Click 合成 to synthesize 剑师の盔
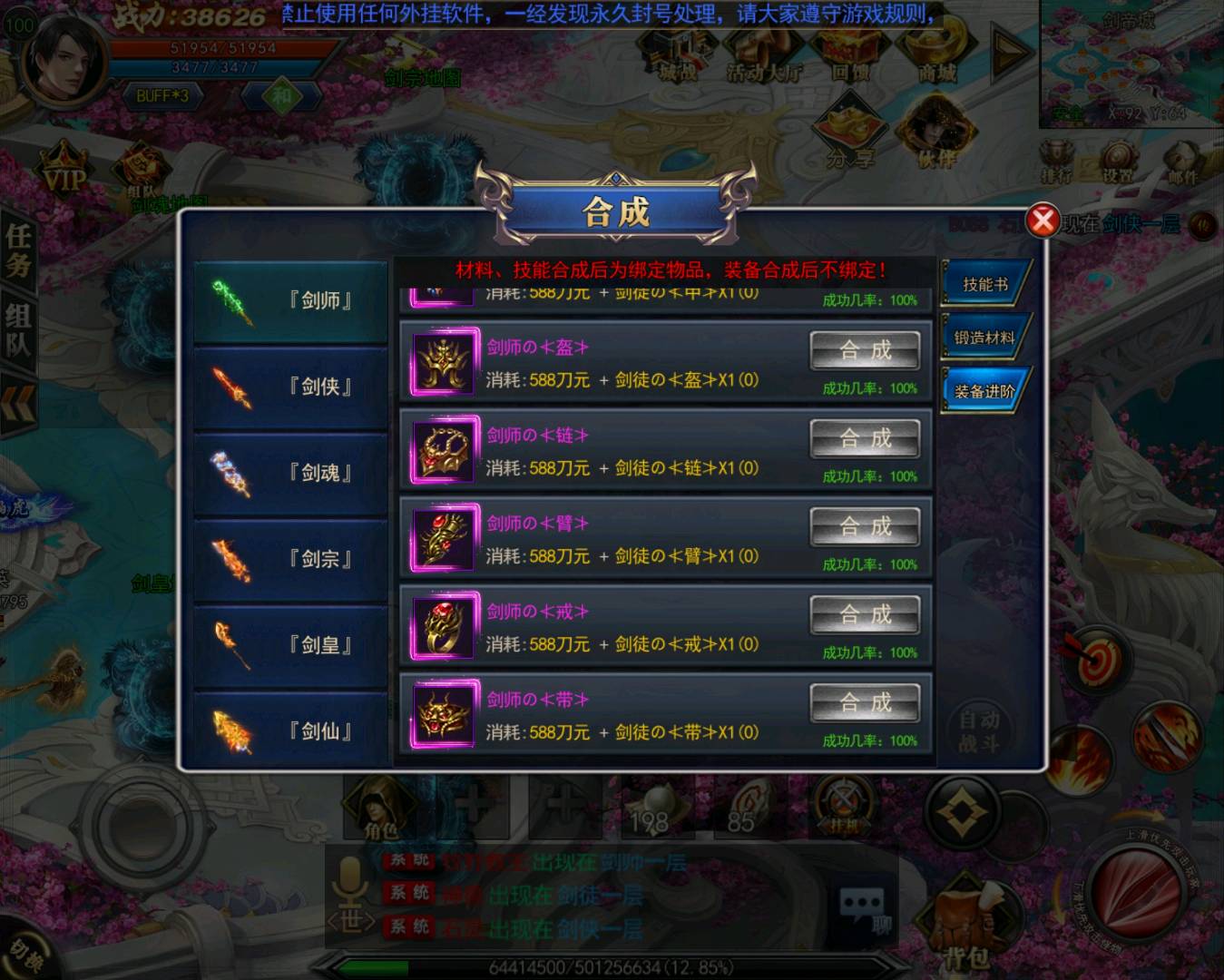 coord(865,349)
